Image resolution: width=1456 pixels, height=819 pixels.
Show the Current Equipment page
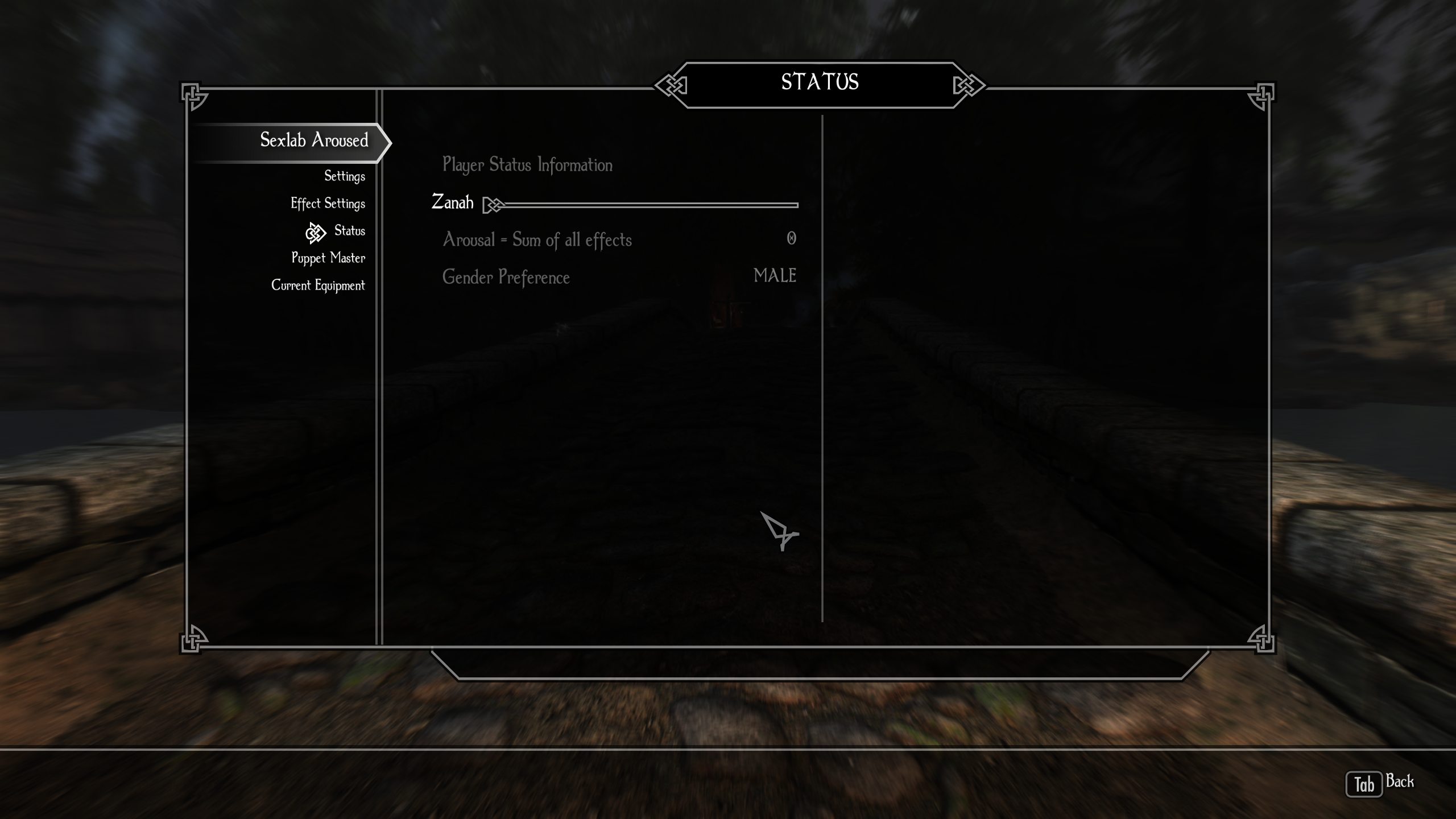(318, 286)
